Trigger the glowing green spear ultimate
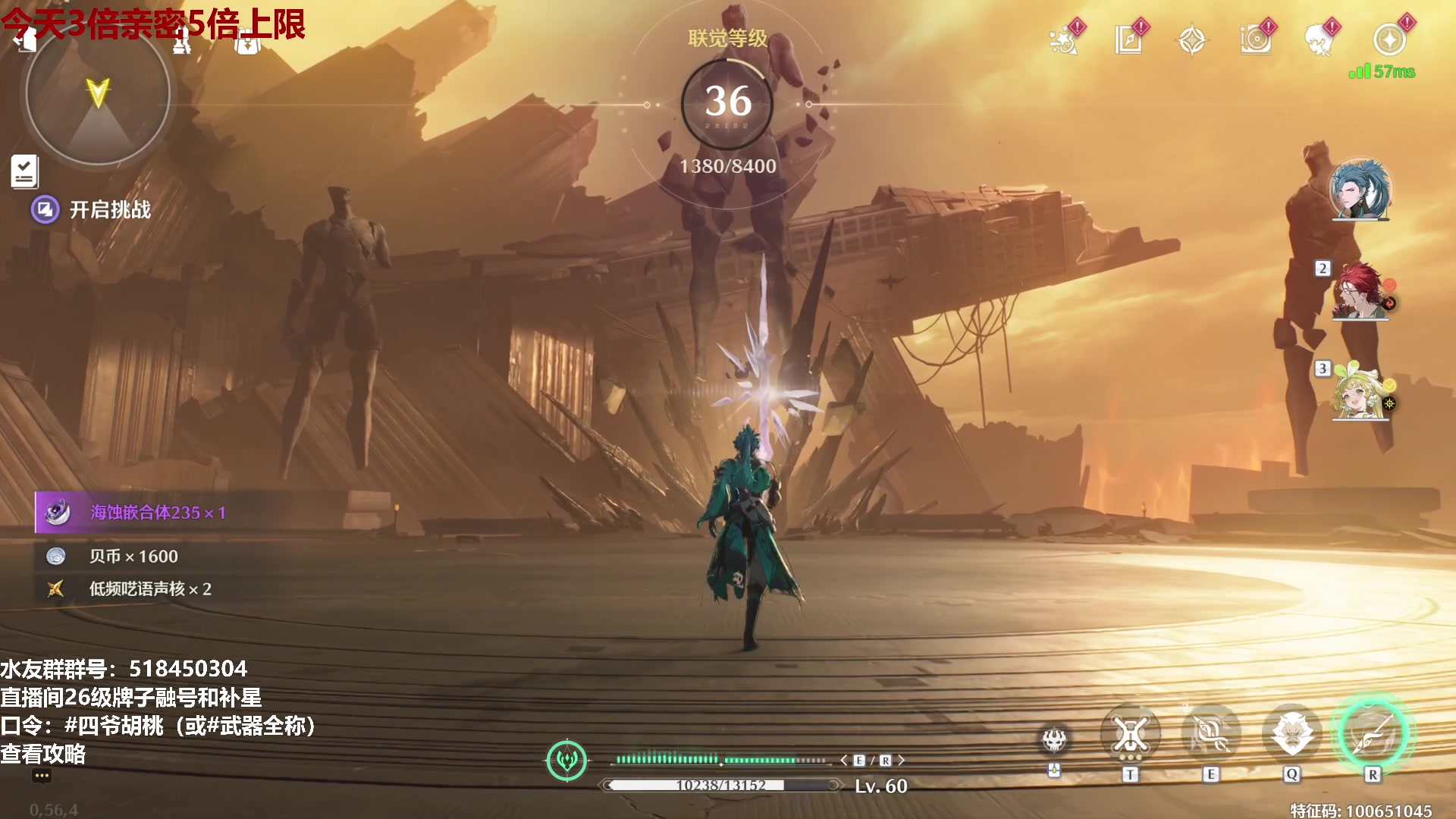1456x819 pixels. click(1373, 734)
